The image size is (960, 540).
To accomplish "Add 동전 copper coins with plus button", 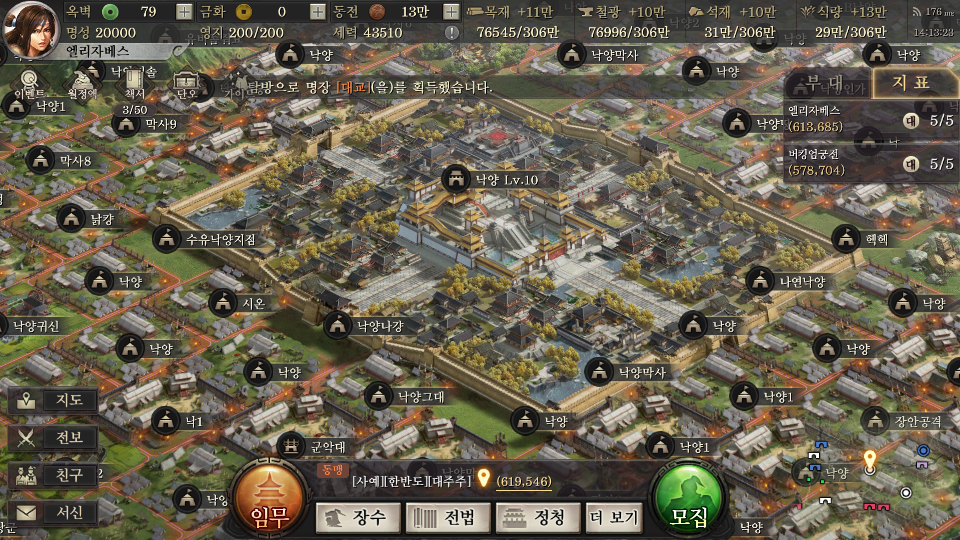I will click(451, 12).
